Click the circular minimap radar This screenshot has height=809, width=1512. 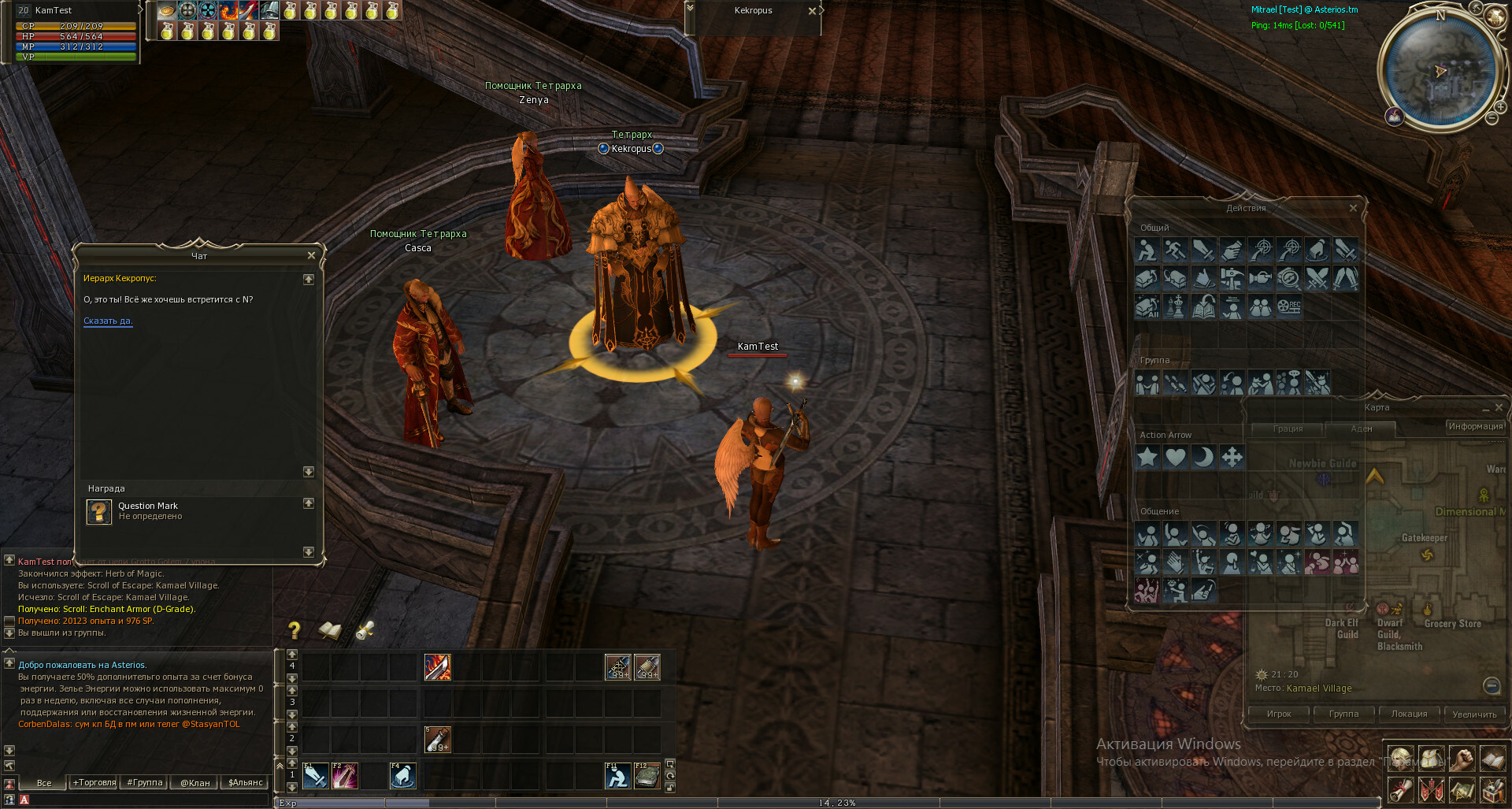point(1440,71)
